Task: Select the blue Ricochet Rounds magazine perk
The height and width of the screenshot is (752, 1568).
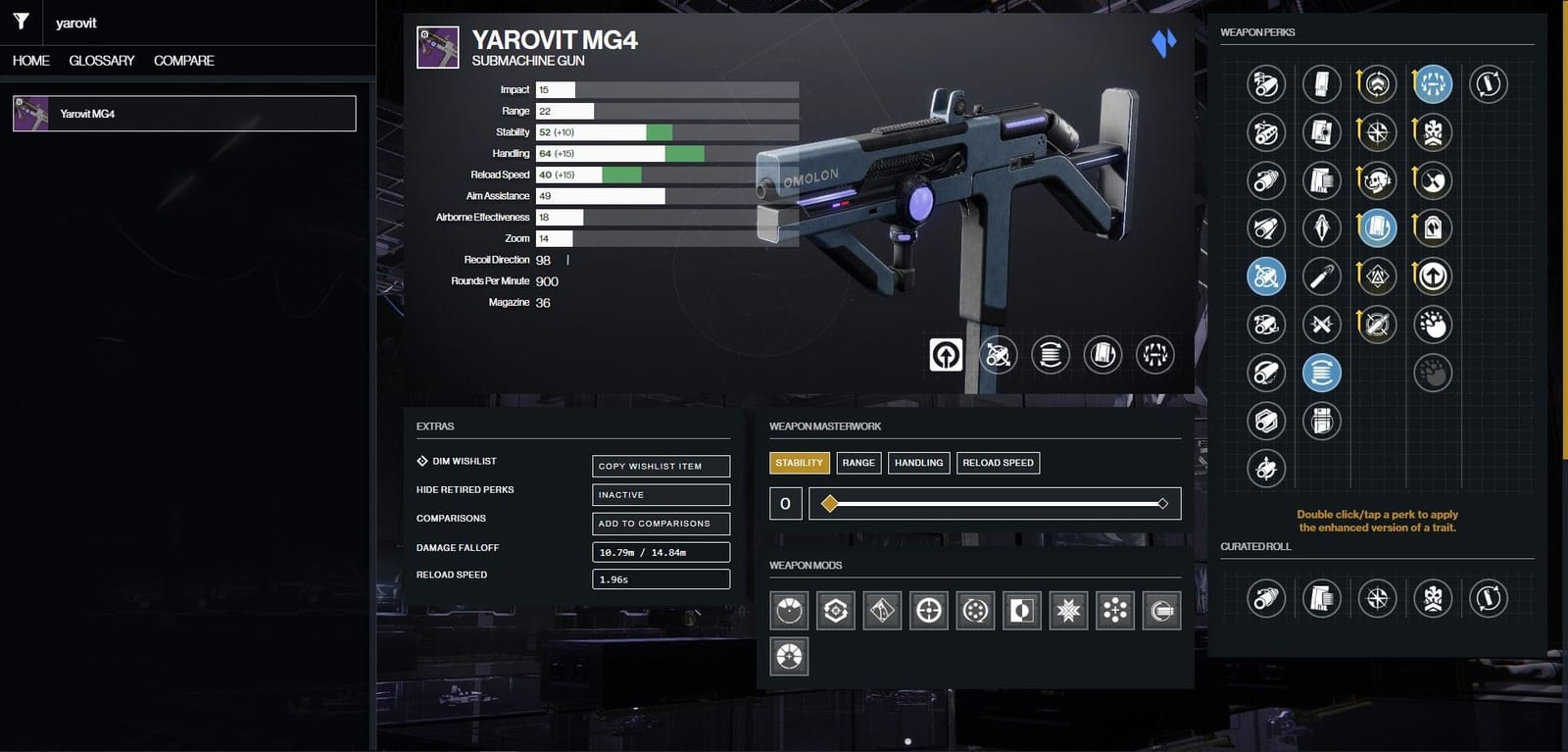Action: click(x=1322, y=373)
